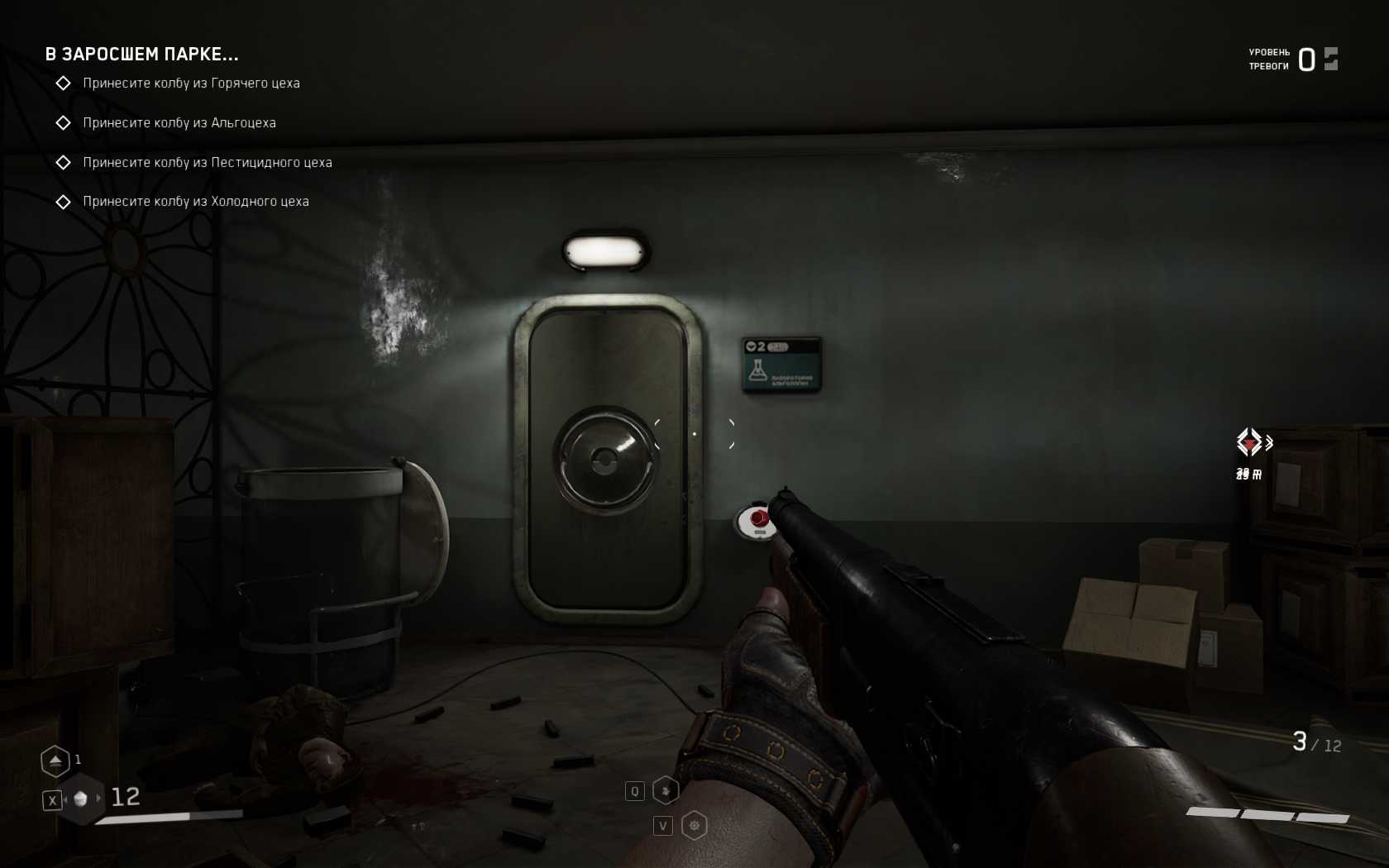
Task: Click the hexagon icon with upward triangle
Action: [55, 761]
